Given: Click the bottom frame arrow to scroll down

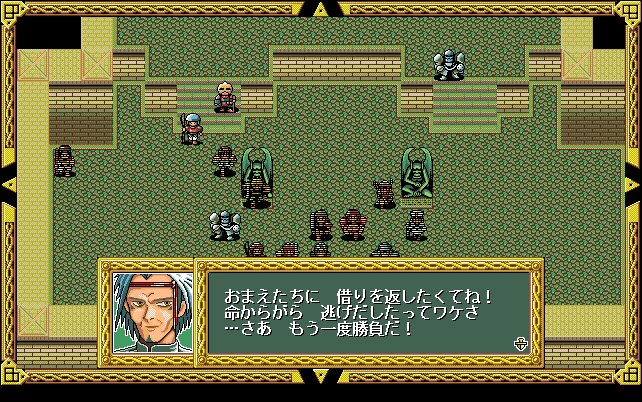Looking at the screenshot, I should (320, 377).
